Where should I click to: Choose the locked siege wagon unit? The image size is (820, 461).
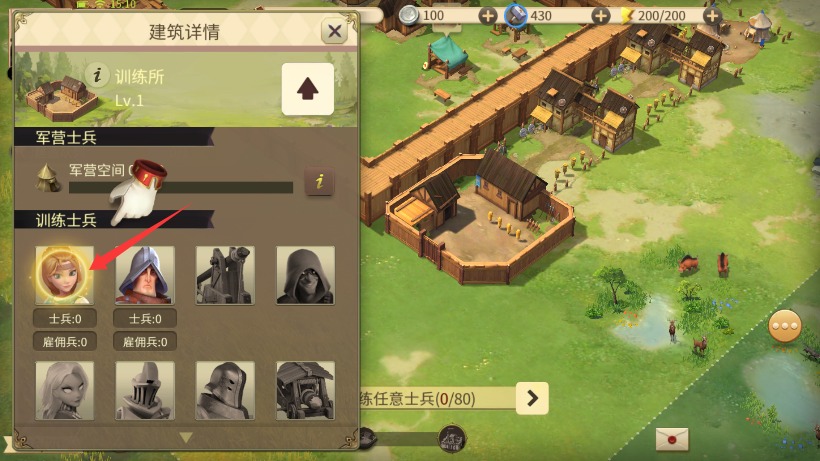(x=305, y=390)
